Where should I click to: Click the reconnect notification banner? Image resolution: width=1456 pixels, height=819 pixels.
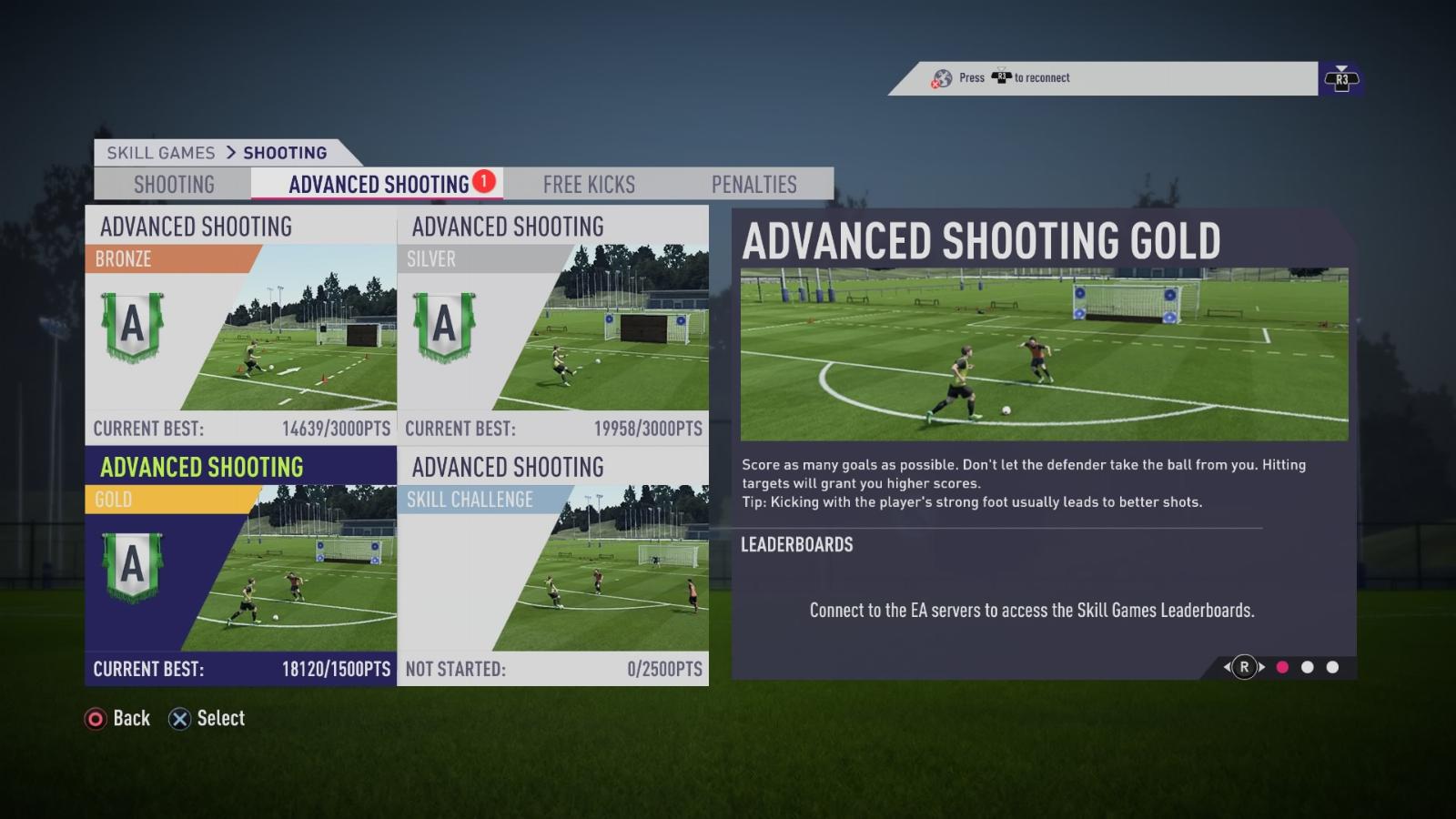pyautogui.click(x=1103, y=78)
